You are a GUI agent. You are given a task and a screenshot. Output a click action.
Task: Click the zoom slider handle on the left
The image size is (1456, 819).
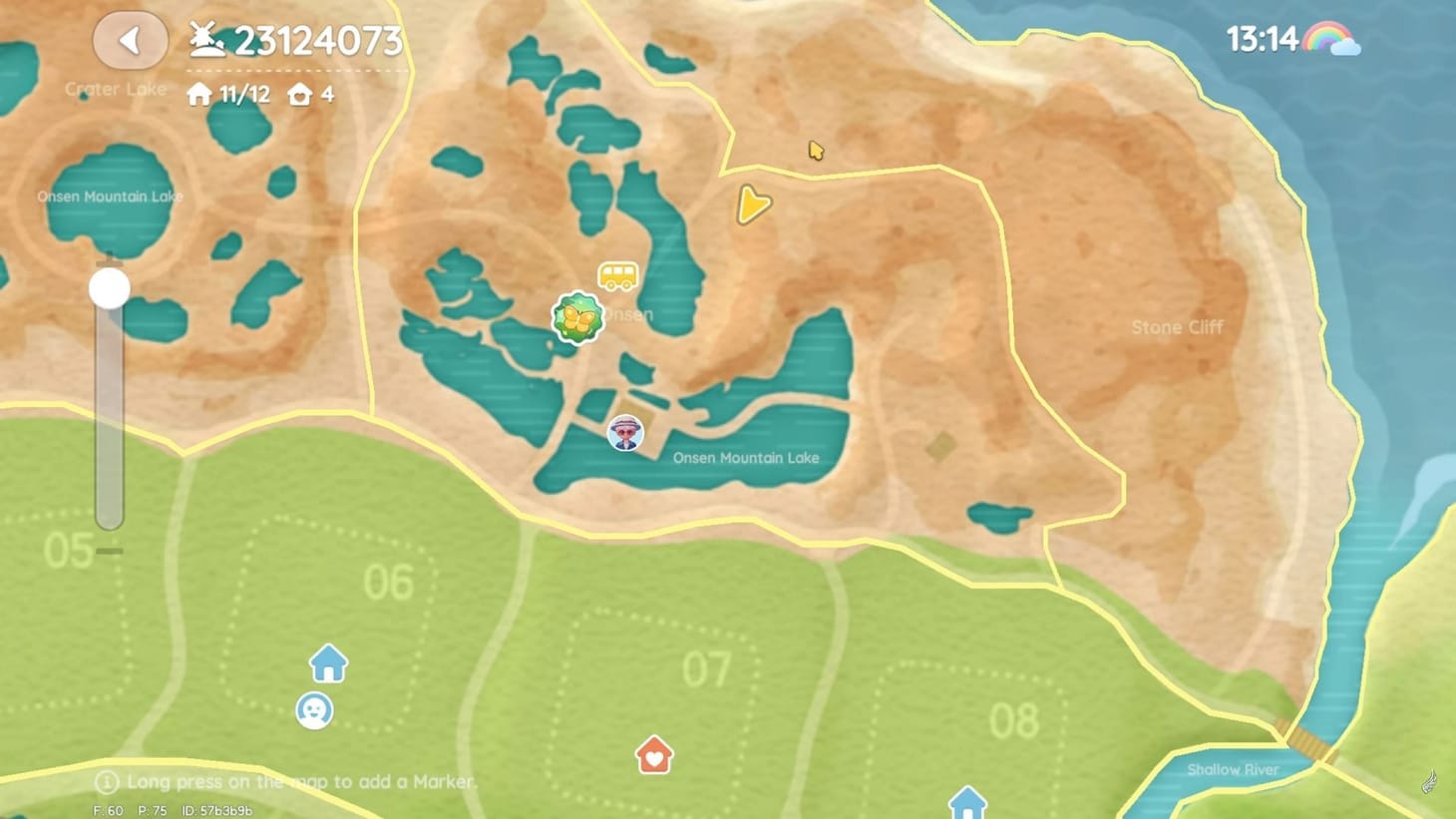108,287
